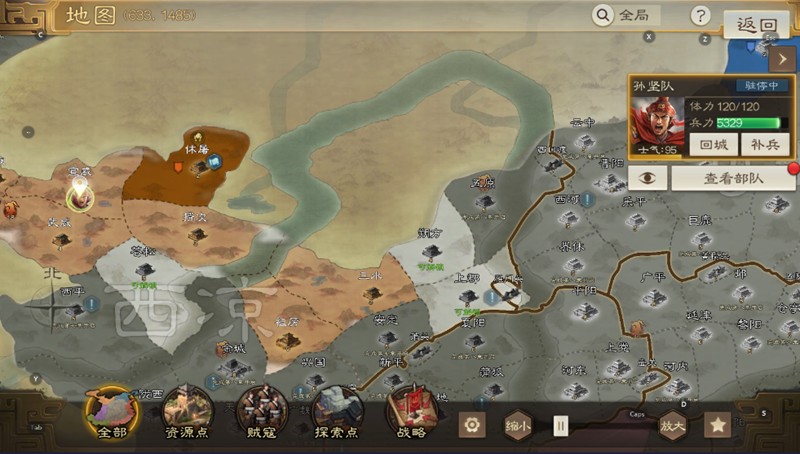The height and width of the screenshot is (454, 800).
Task: Send the troop back with 回城
Action: point(713,144)
